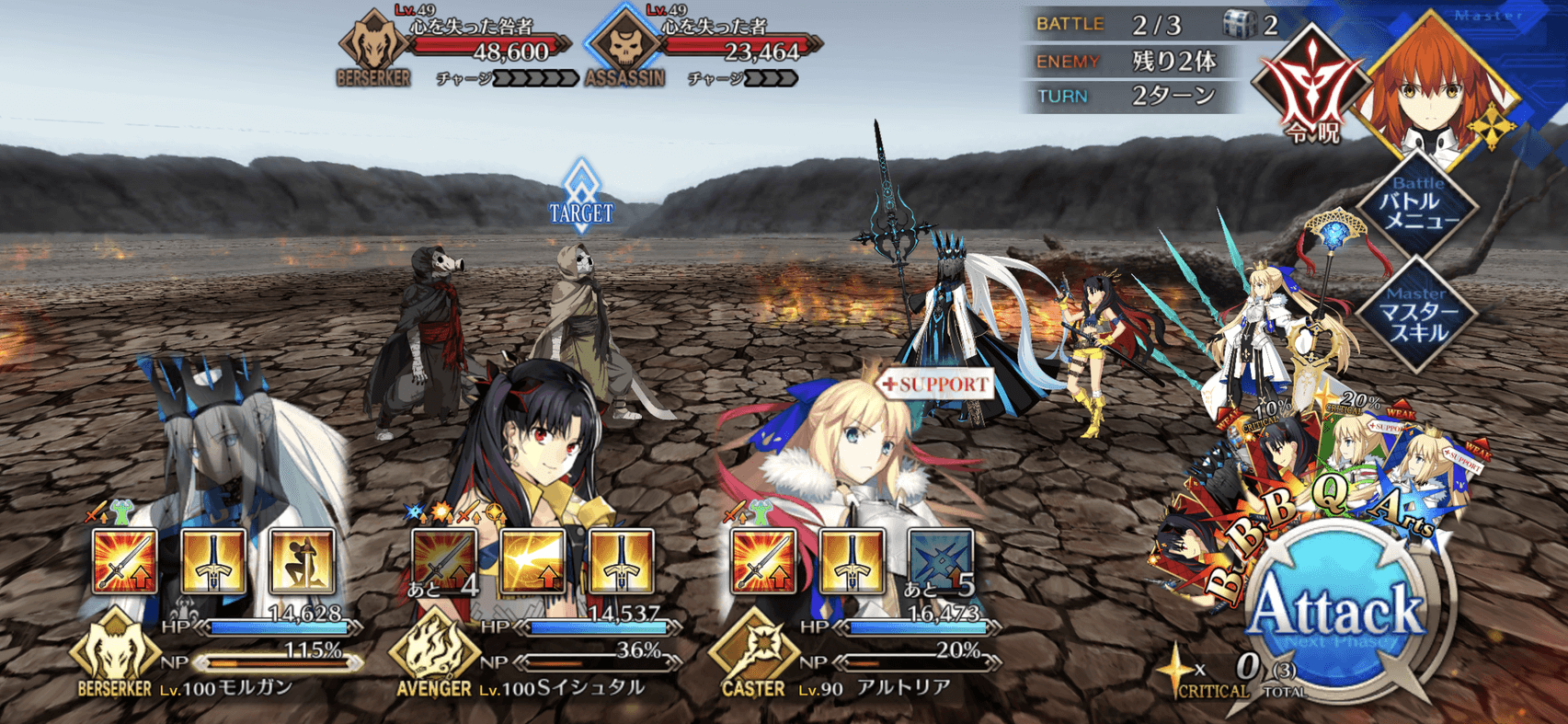The image size is (1568, 724).
Task: Tap the blue Attack button
Action: (x=1338, y=612)
